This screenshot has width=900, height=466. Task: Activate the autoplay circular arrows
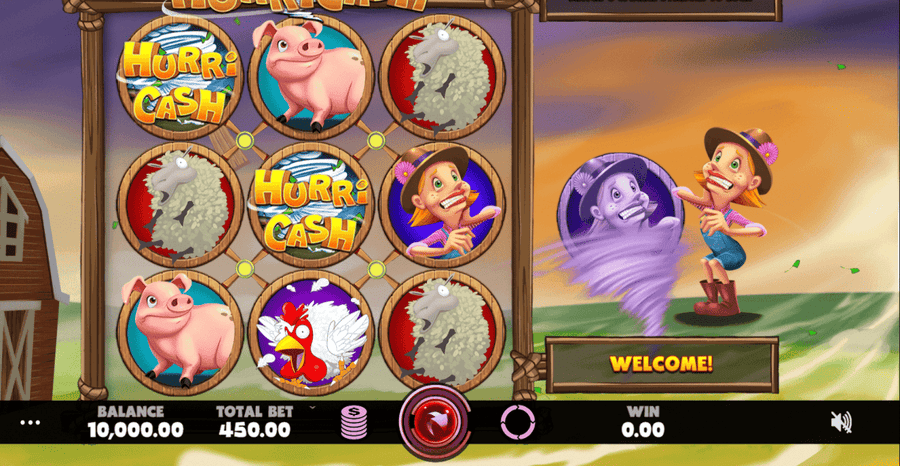tap(518, 423)
